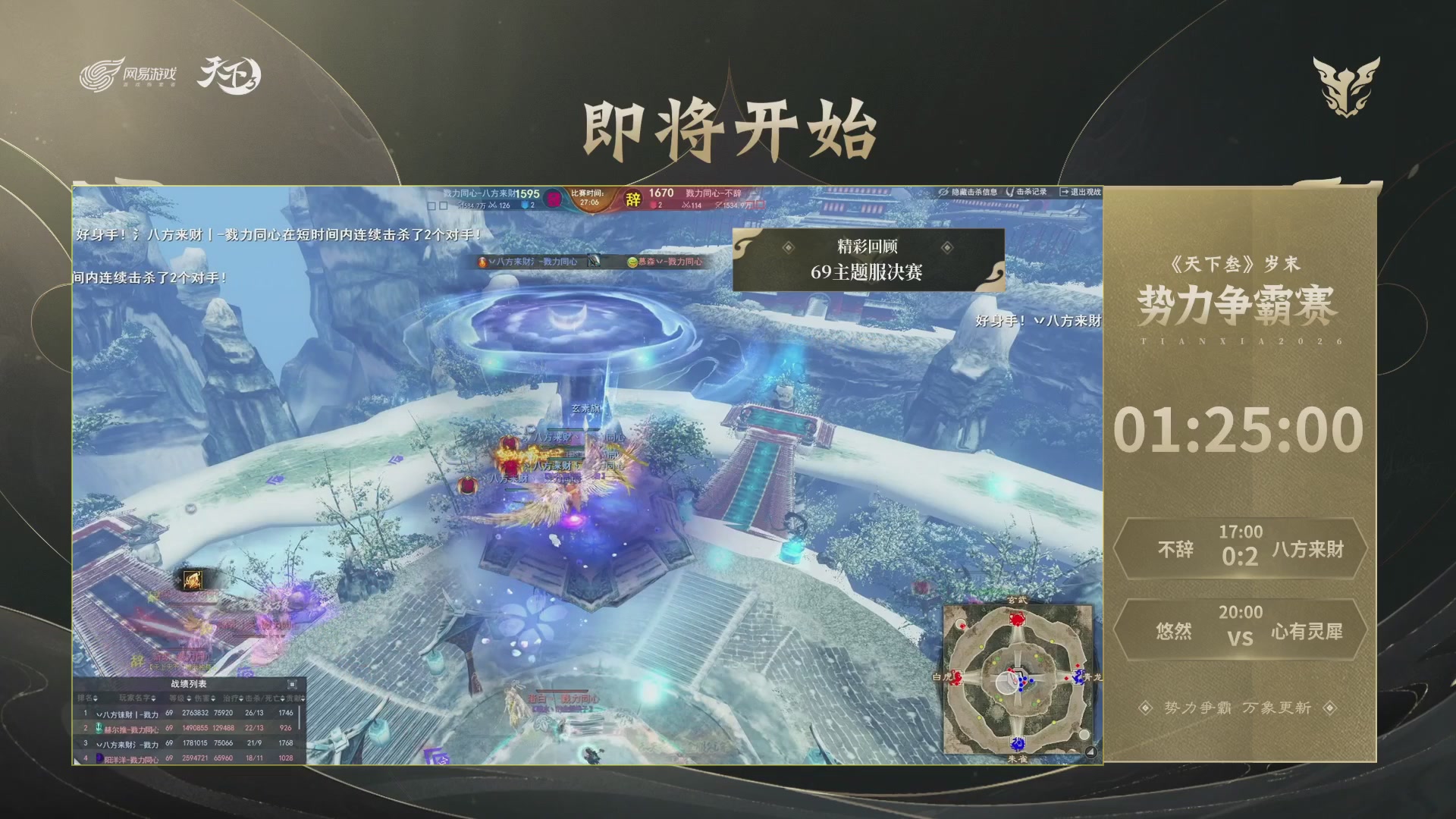Toggle the resize icon on 战绩列表 panel
The width and height of the screenshot is (1456, 819).
292,685
